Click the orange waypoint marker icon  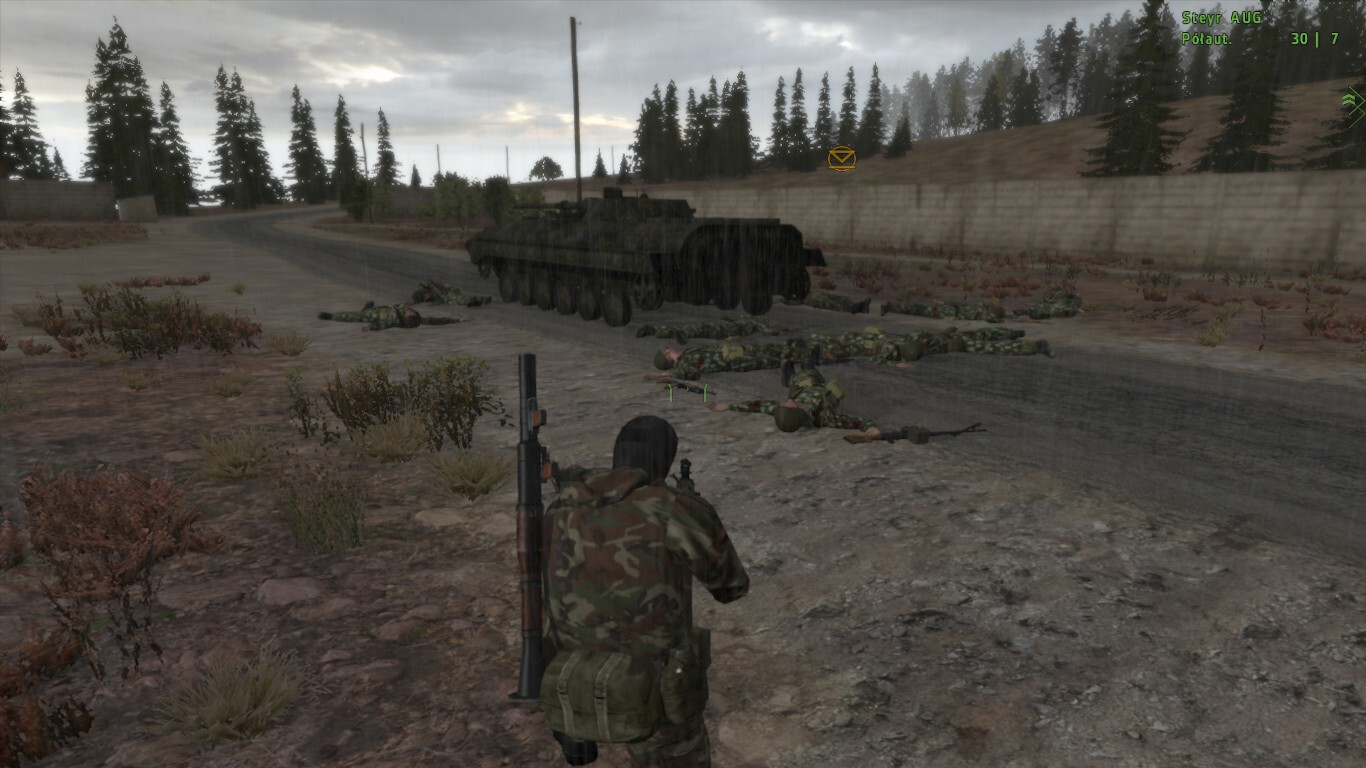point(841,158)
